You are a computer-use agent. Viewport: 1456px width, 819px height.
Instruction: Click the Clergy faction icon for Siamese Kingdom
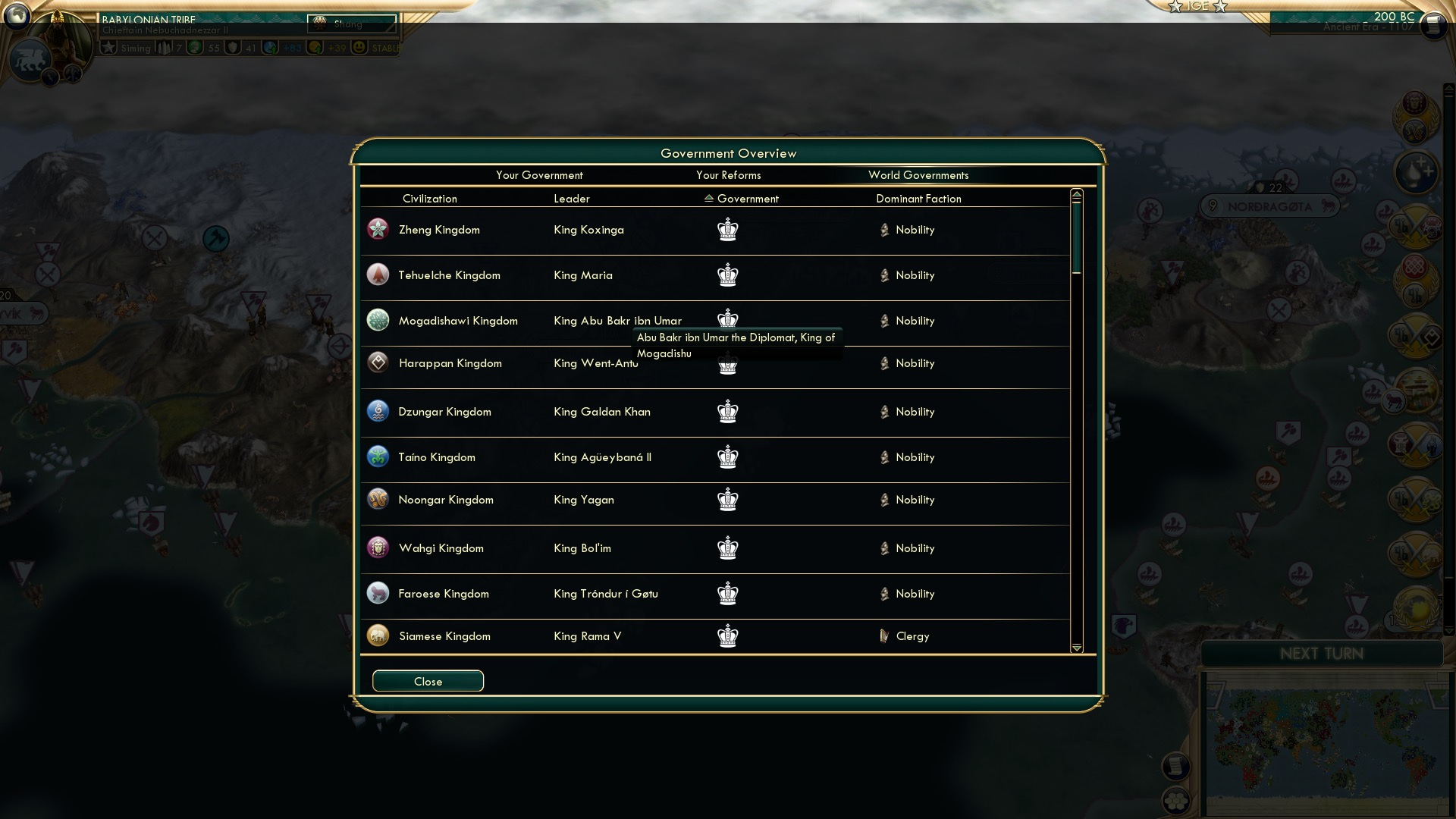(x=885, y=636)
